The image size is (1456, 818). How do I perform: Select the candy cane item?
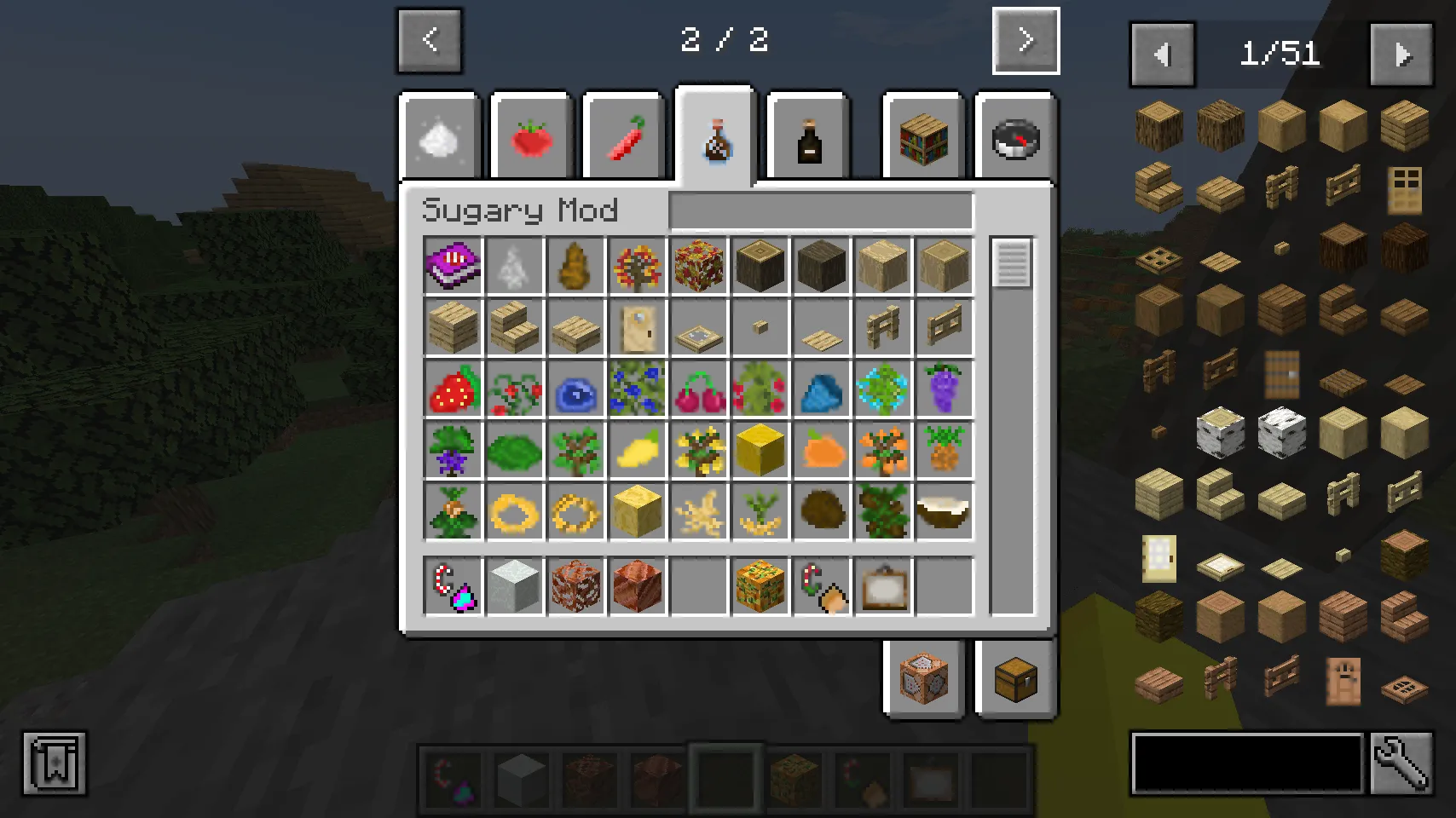click(453, 585)
